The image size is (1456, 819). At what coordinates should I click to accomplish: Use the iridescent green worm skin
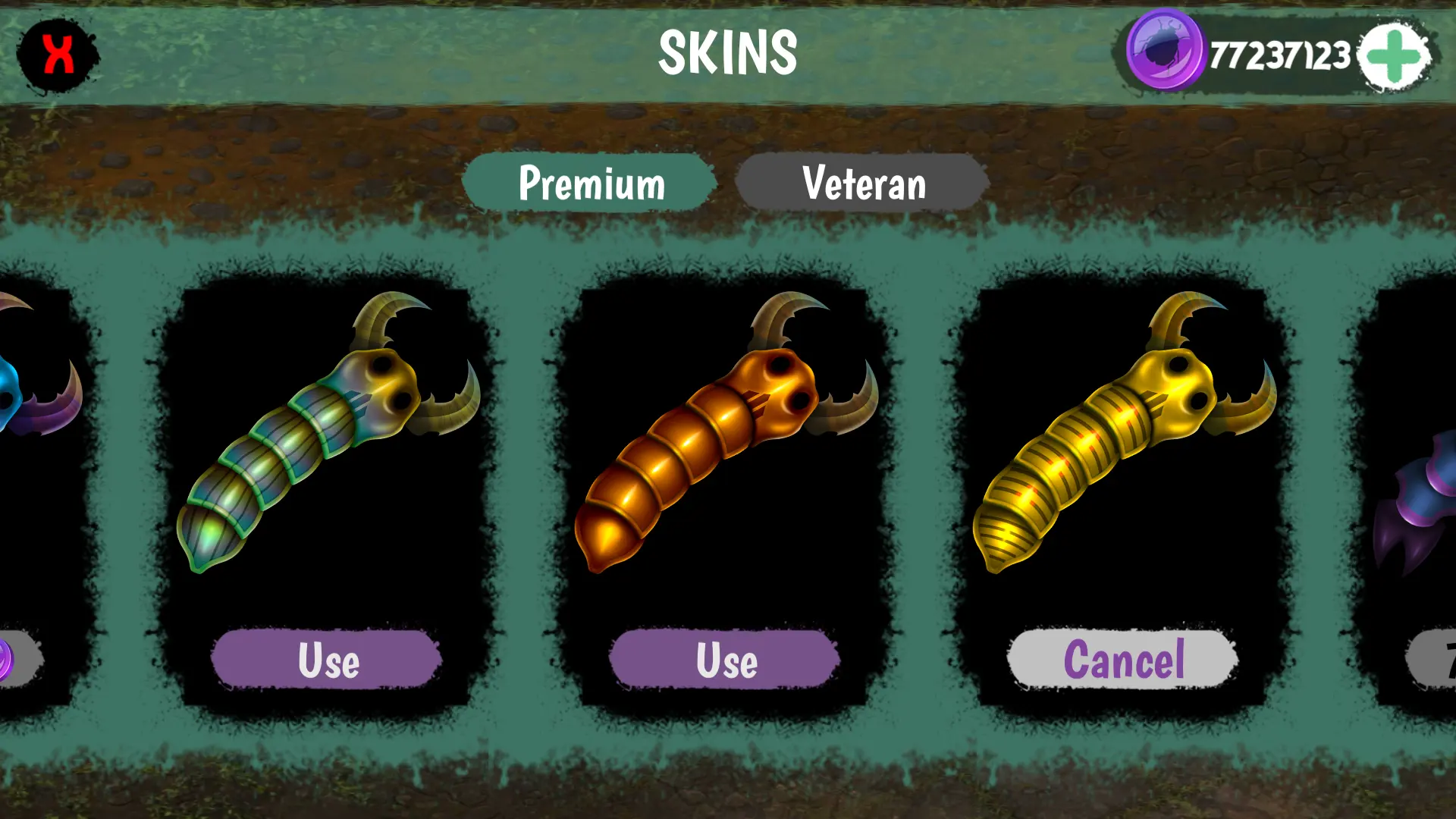pyautogui.click(x=328, y=660)
